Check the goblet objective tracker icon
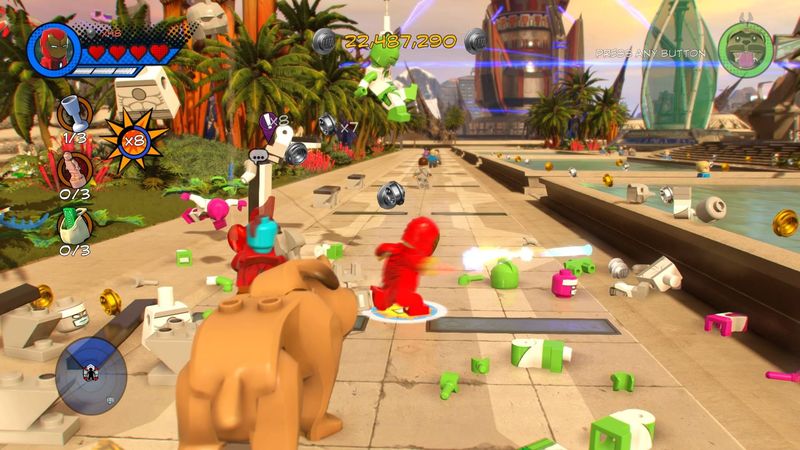The width and height of the screenshot is (800, 450). tap(75, 112)
